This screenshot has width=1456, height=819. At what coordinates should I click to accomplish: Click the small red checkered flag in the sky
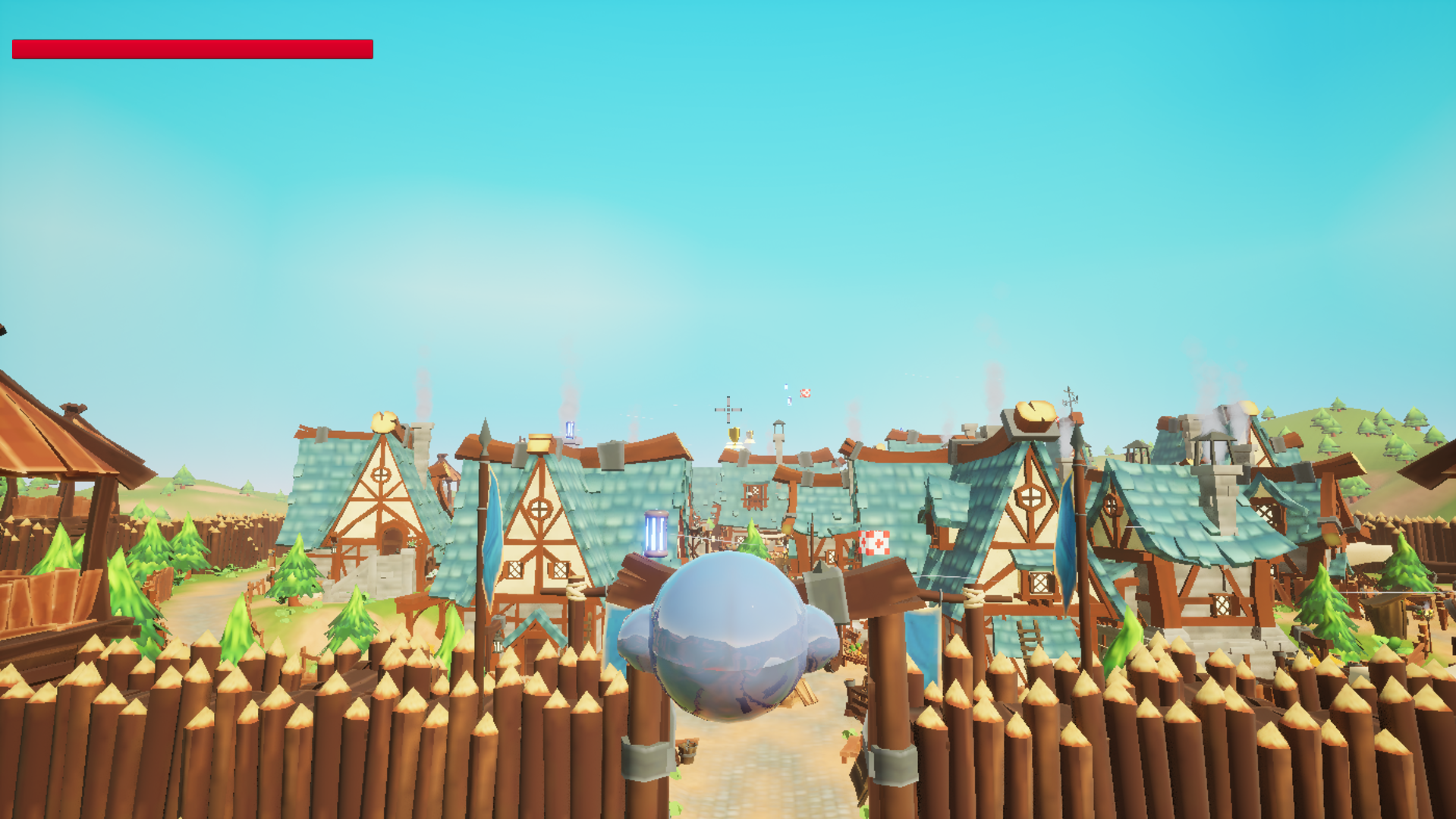pos(805,393)
